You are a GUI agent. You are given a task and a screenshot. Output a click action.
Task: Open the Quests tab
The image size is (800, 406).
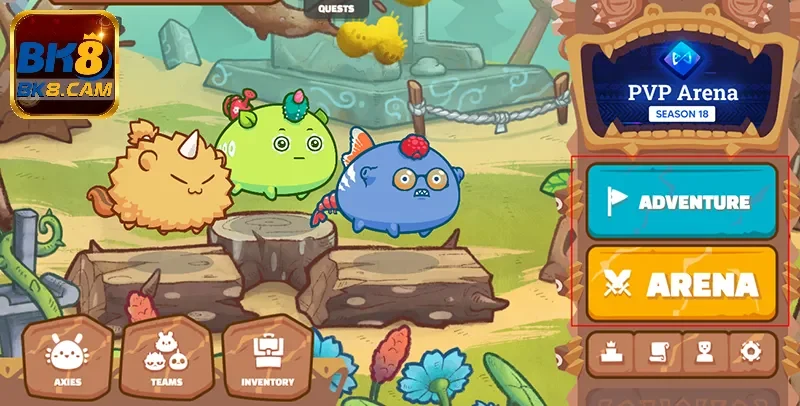tap(336, 9)
